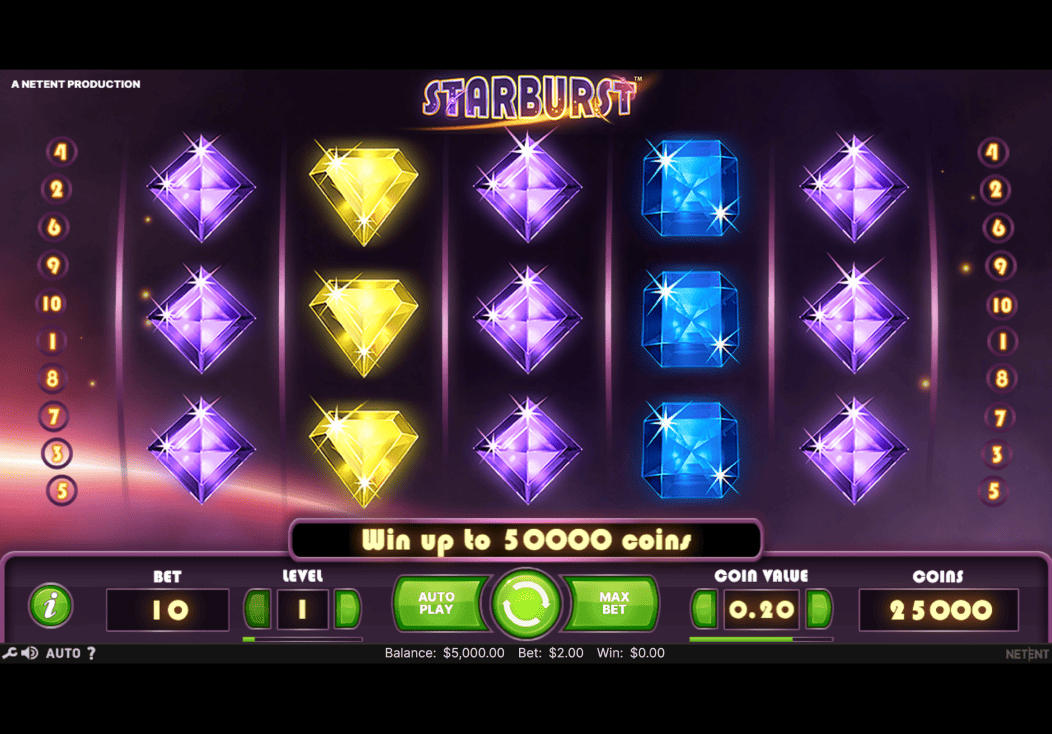
Task: Show game help via the question mark
Action: click(x=91, y=653)
